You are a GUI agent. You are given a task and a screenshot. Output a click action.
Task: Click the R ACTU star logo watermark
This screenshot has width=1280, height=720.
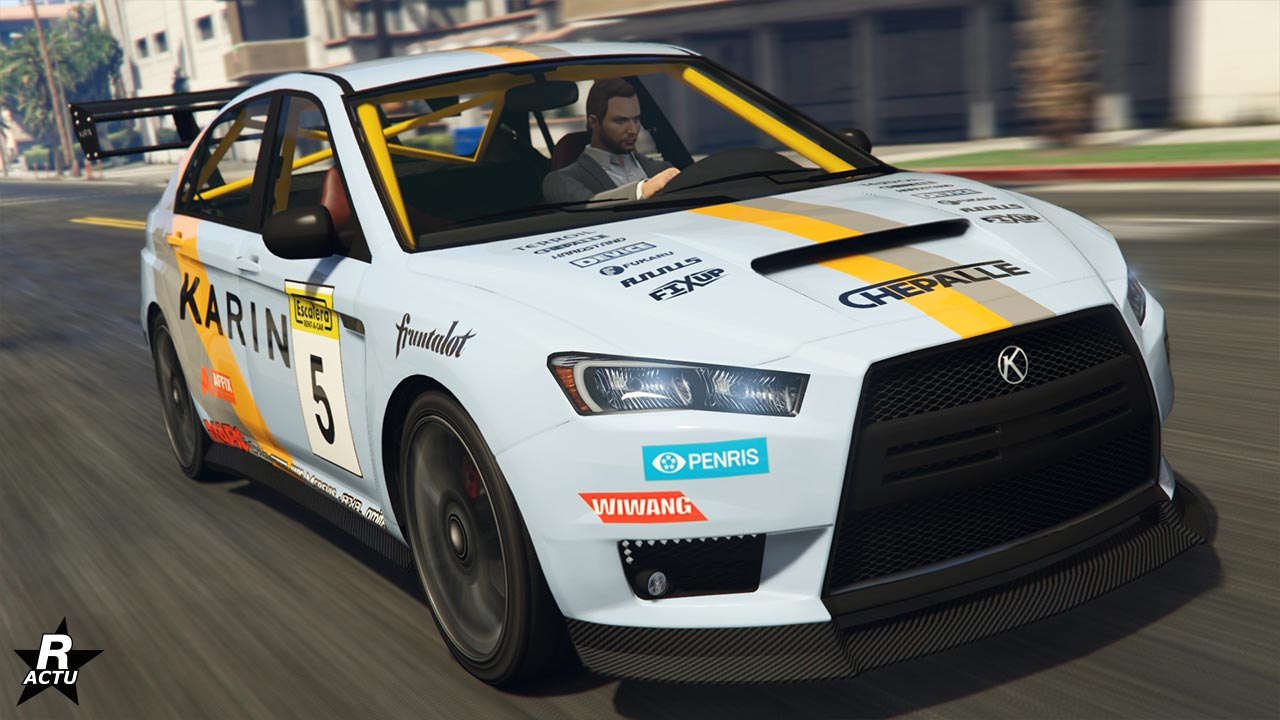tap(57, 662)
